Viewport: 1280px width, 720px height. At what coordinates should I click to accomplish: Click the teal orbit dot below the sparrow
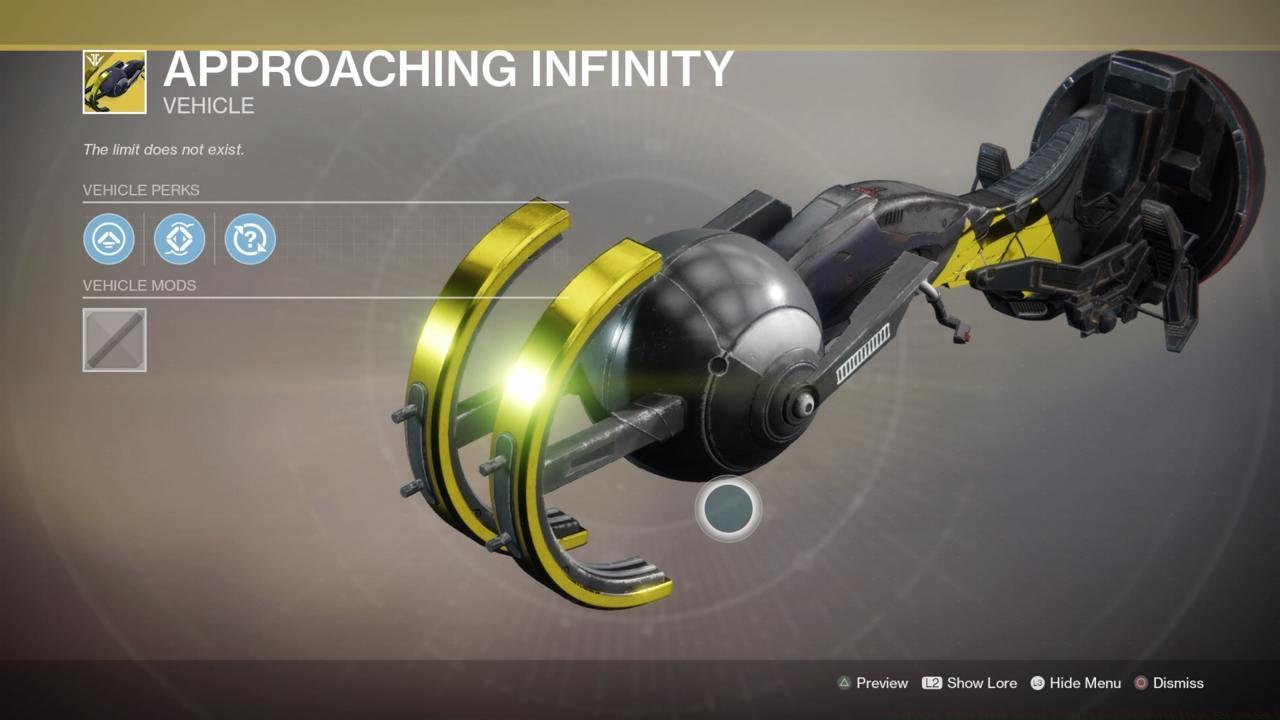tap(728, 509)
